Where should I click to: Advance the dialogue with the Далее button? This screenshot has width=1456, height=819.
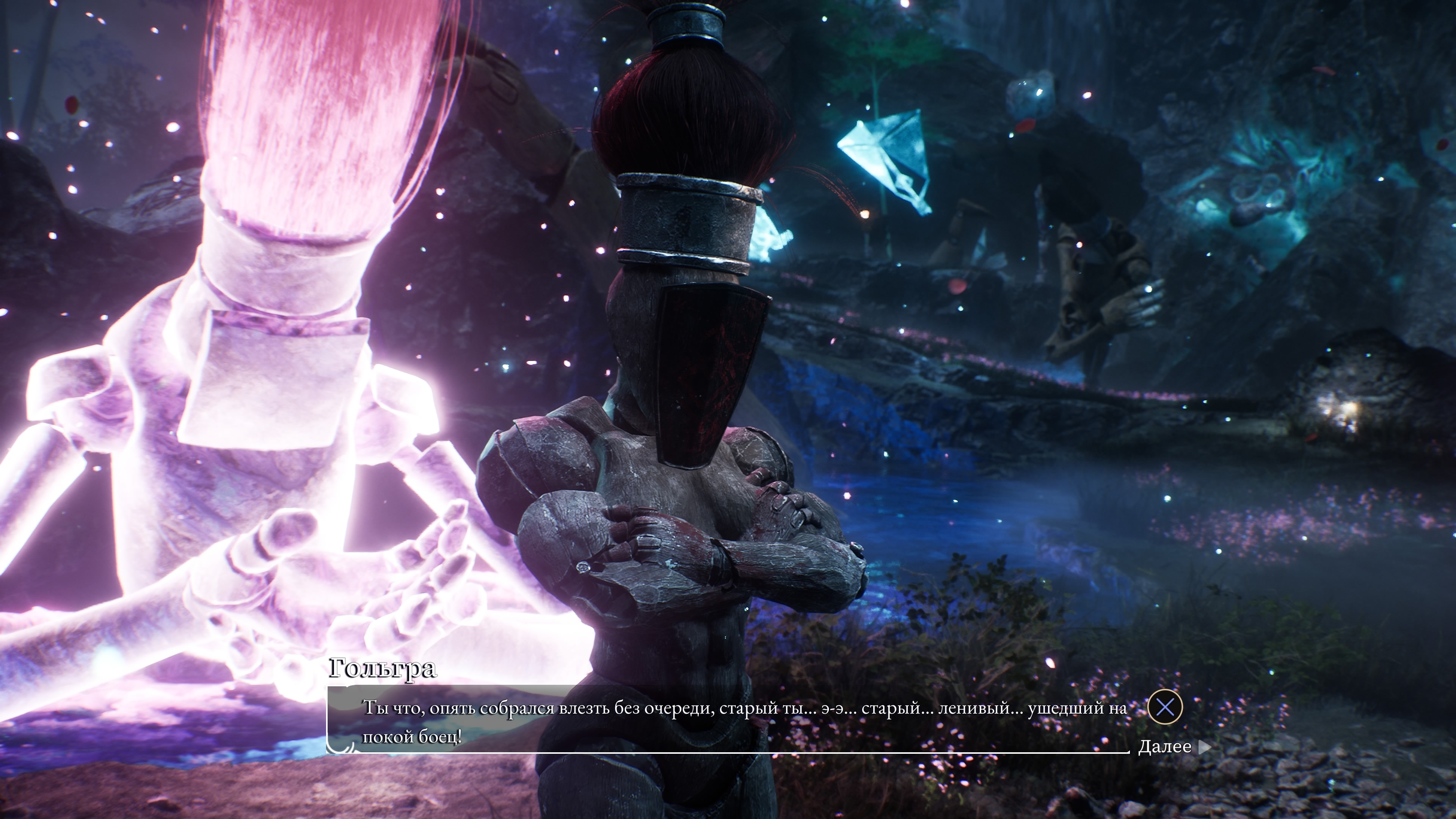click(x=1174, y=747)
